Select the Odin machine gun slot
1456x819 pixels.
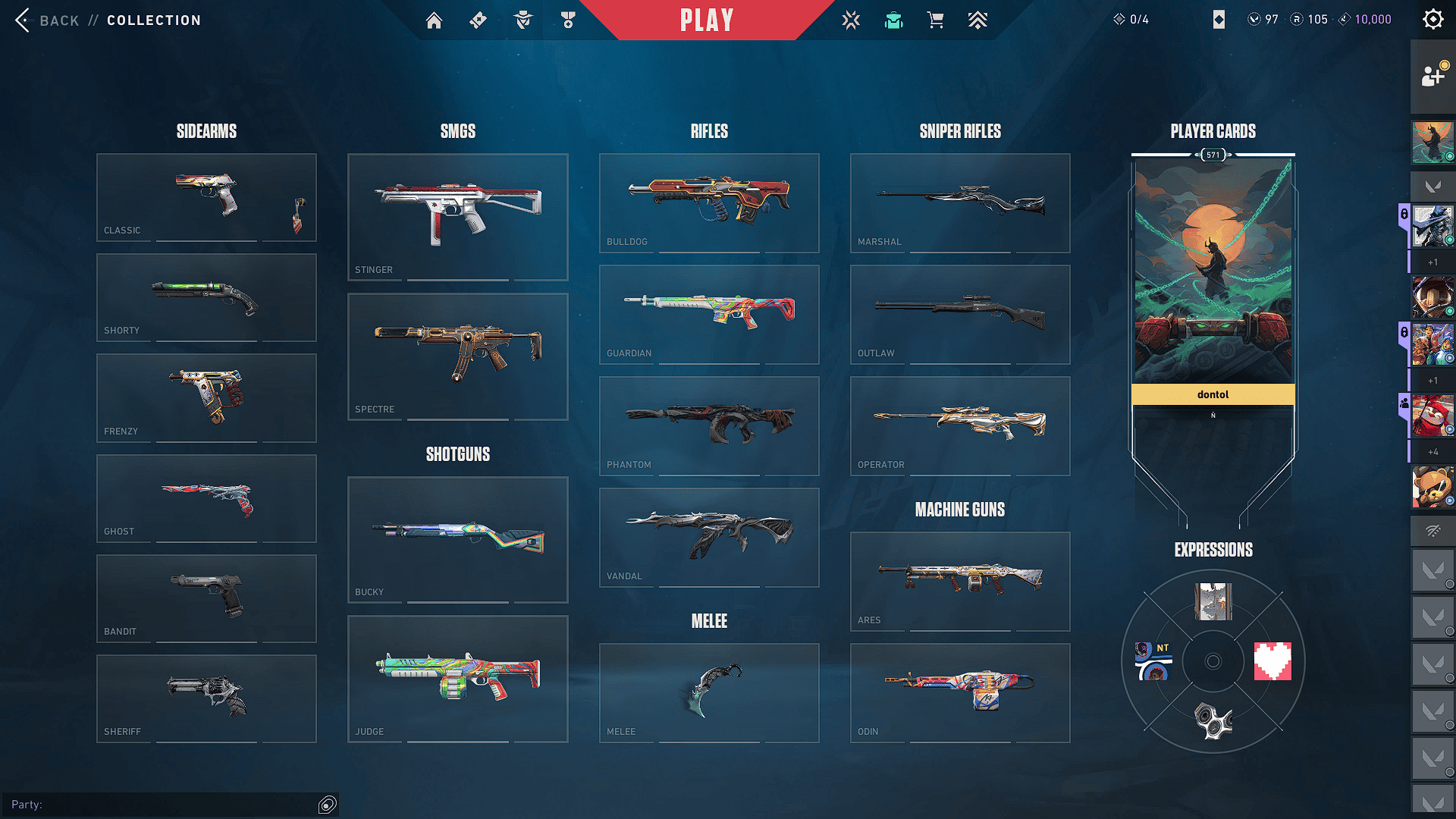[960, 692]
